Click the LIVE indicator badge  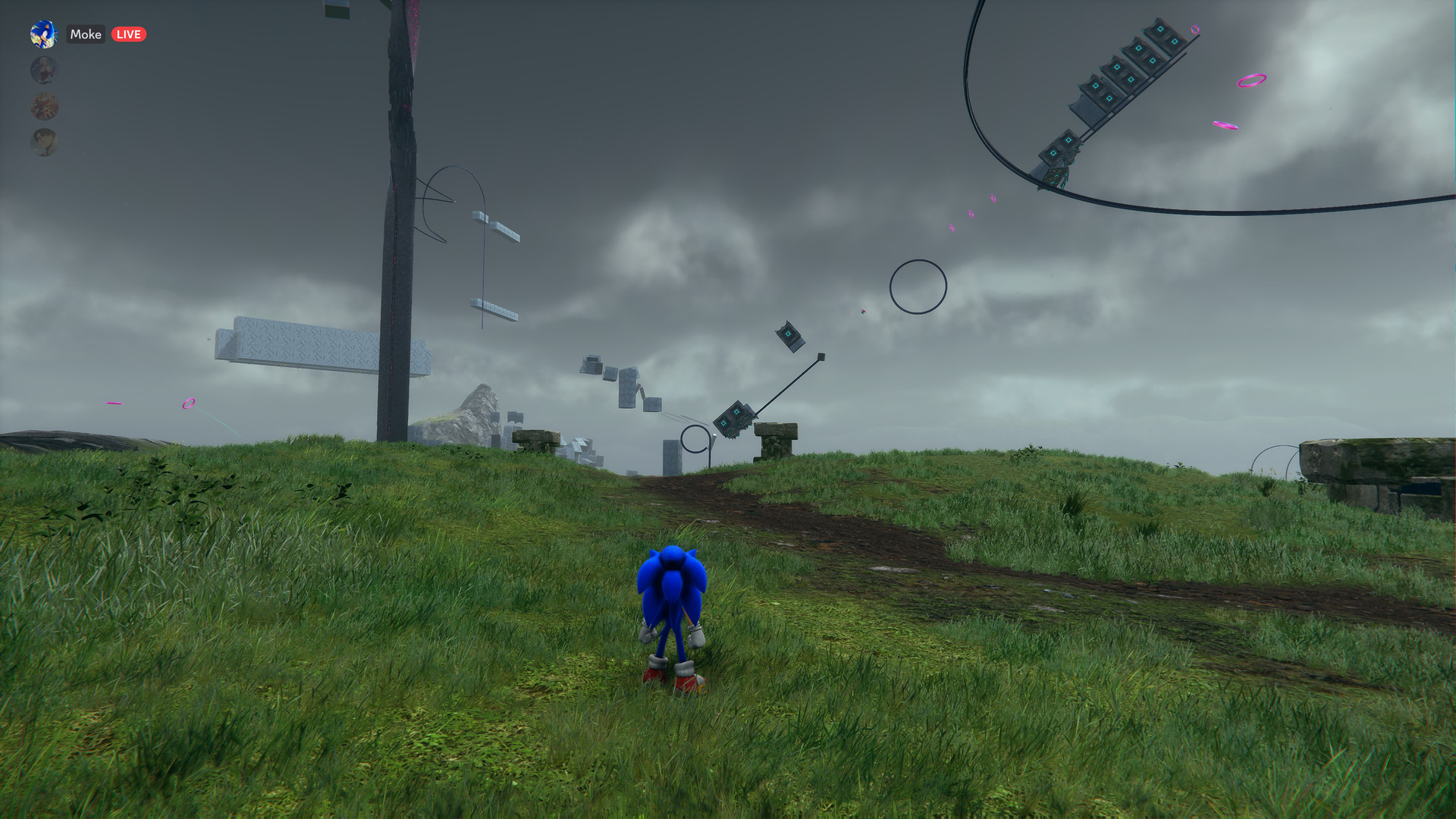(127, 34)
